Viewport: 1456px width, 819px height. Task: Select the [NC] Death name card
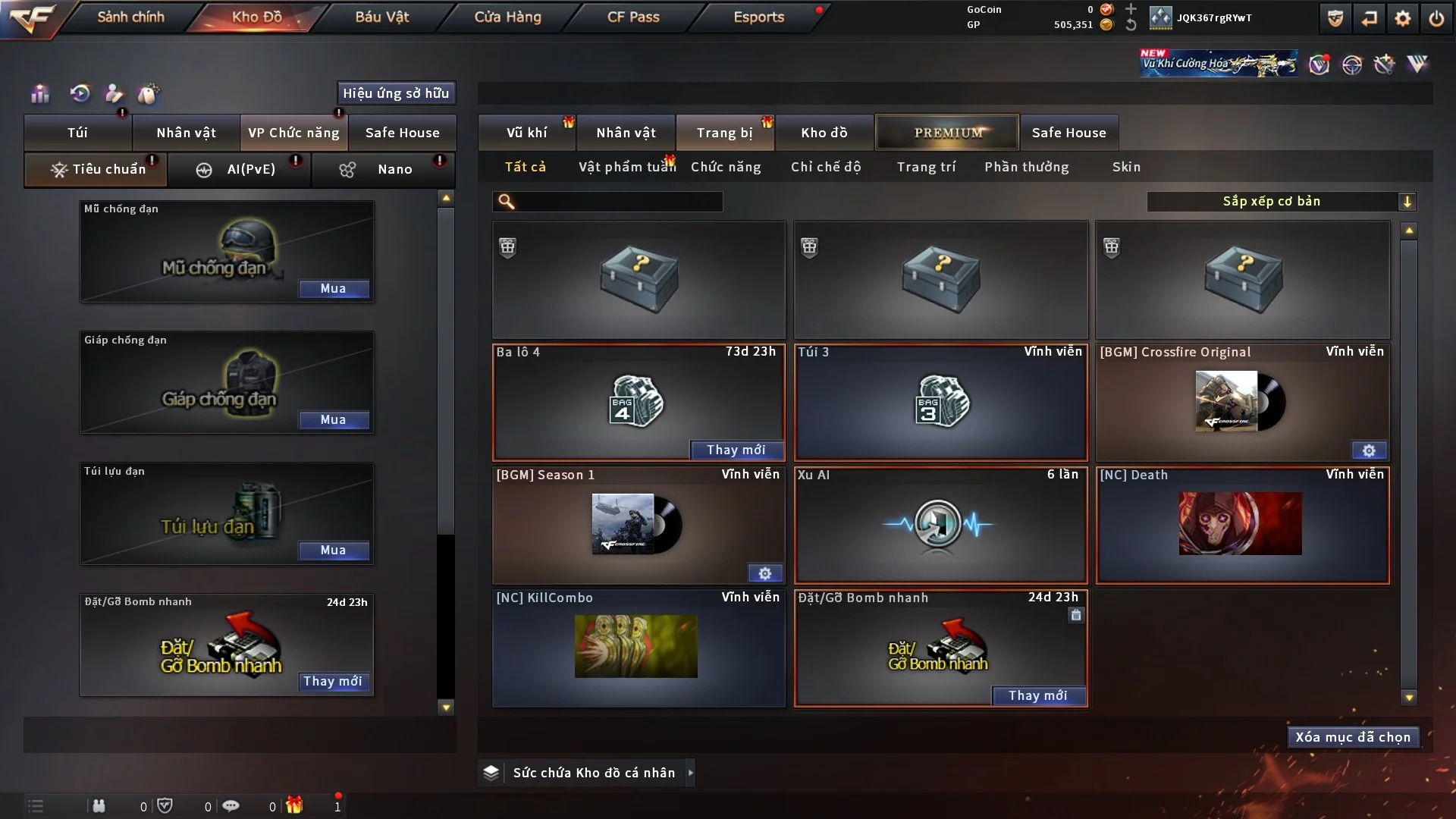pos(1242,525)
